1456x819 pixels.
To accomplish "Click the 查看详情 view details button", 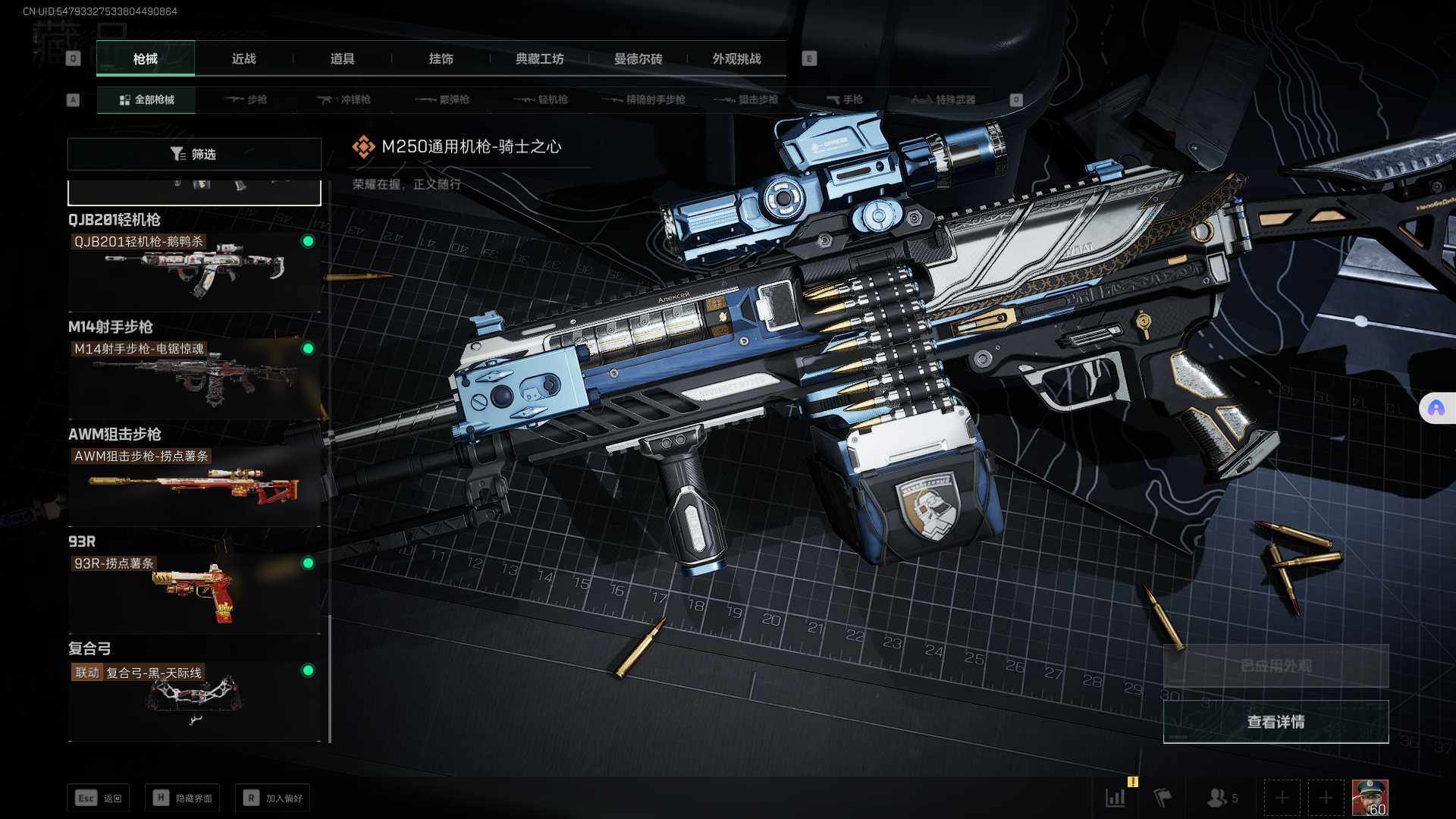I will click(x=1276, y=722).
